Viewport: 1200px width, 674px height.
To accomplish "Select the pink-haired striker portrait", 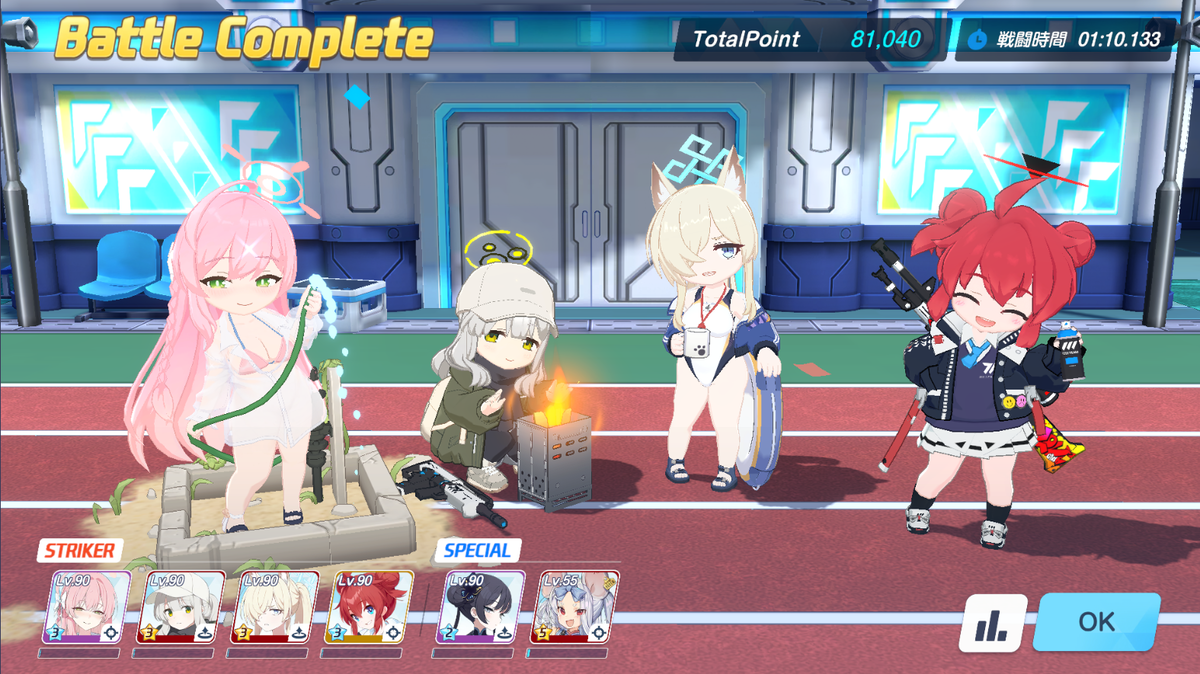I will coord(86,607).
